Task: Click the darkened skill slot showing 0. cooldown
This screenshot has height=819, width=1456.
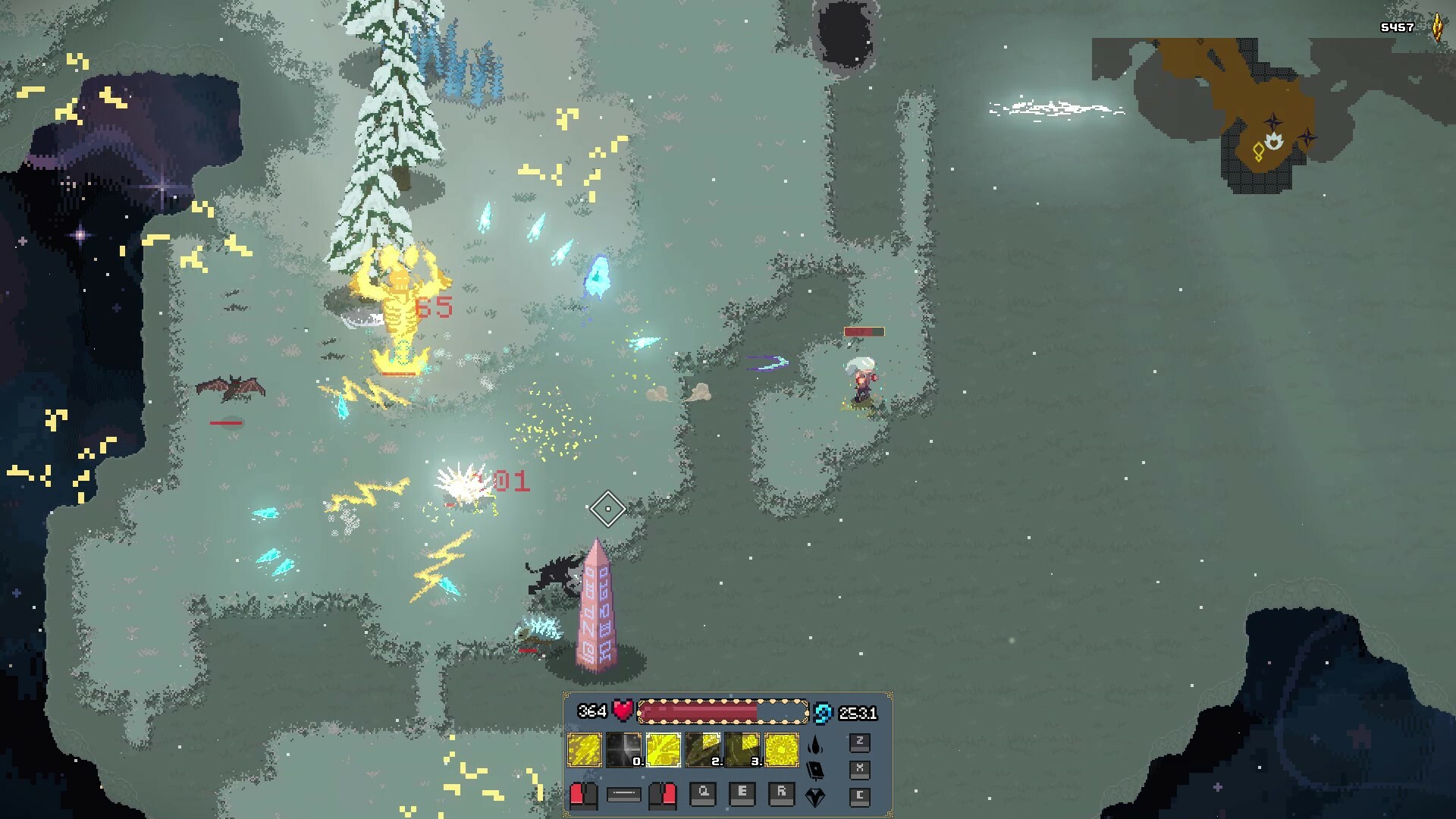Action: 623,750
